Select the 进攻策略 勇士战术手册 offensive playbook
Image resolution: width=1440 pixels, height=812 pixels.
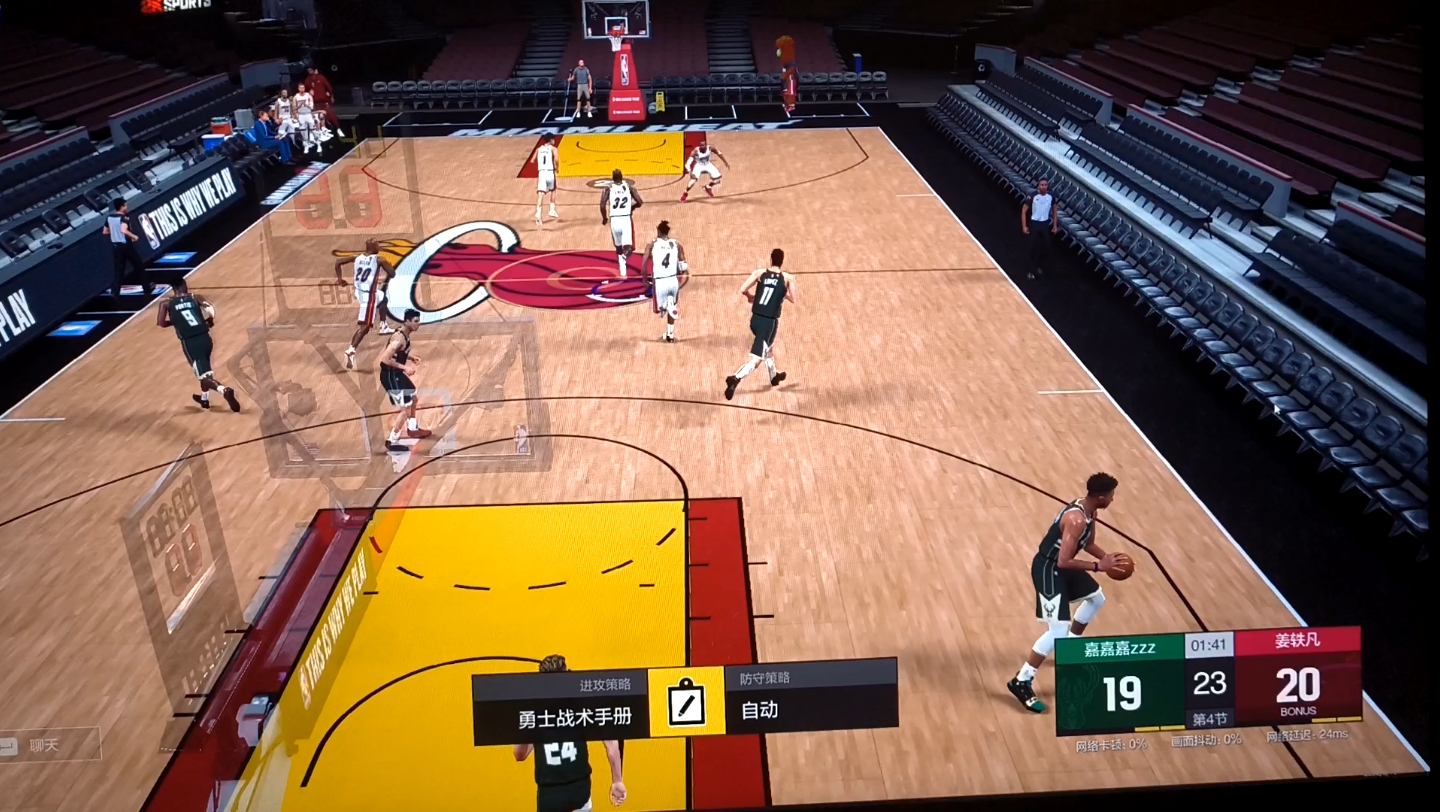[561, 708]
